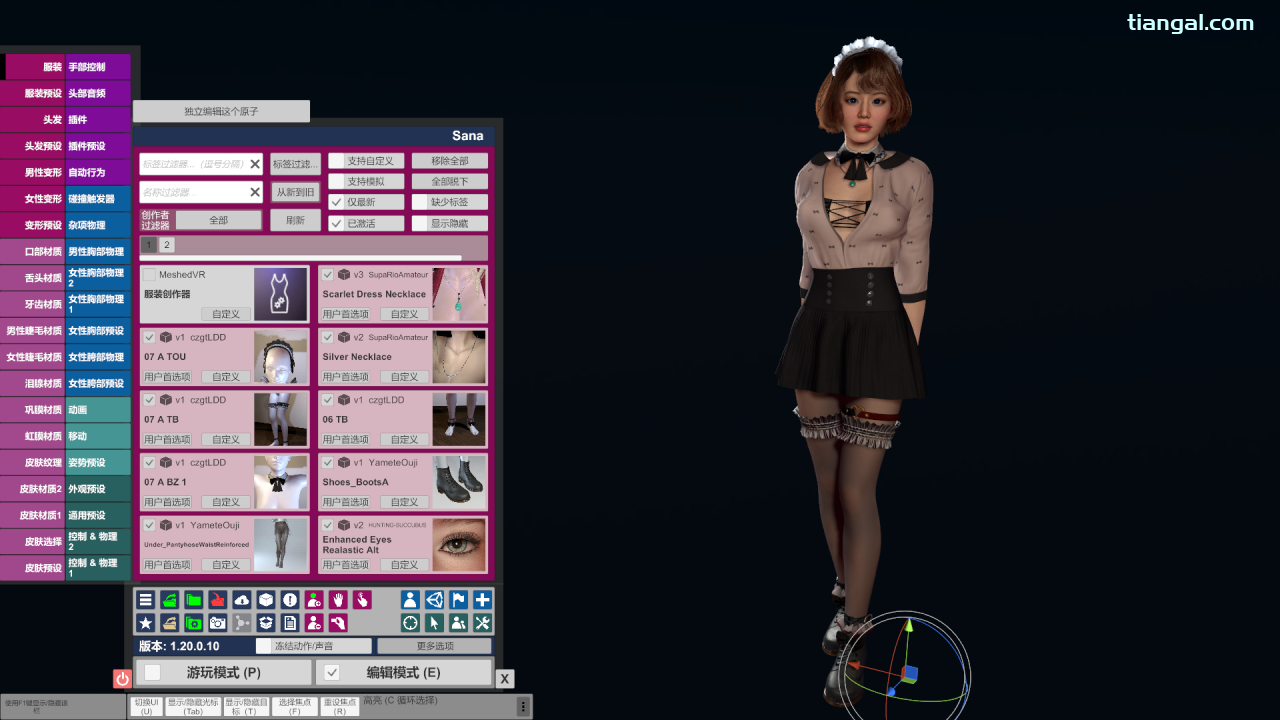Select the magenta hand grab tool
The height and width of the screenshot is (720, 1280).
(x=339, y=599)
